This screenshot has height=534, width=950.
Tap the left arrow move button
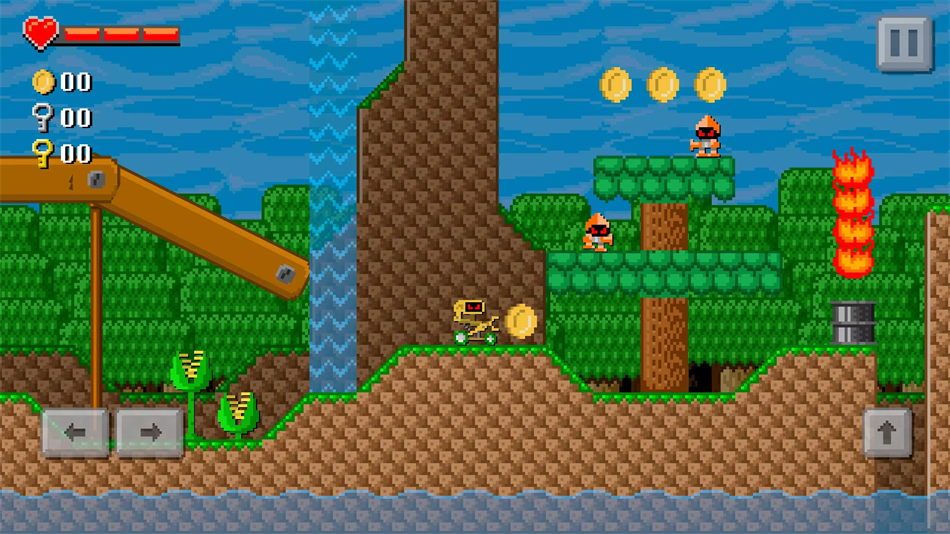(75, 433)
